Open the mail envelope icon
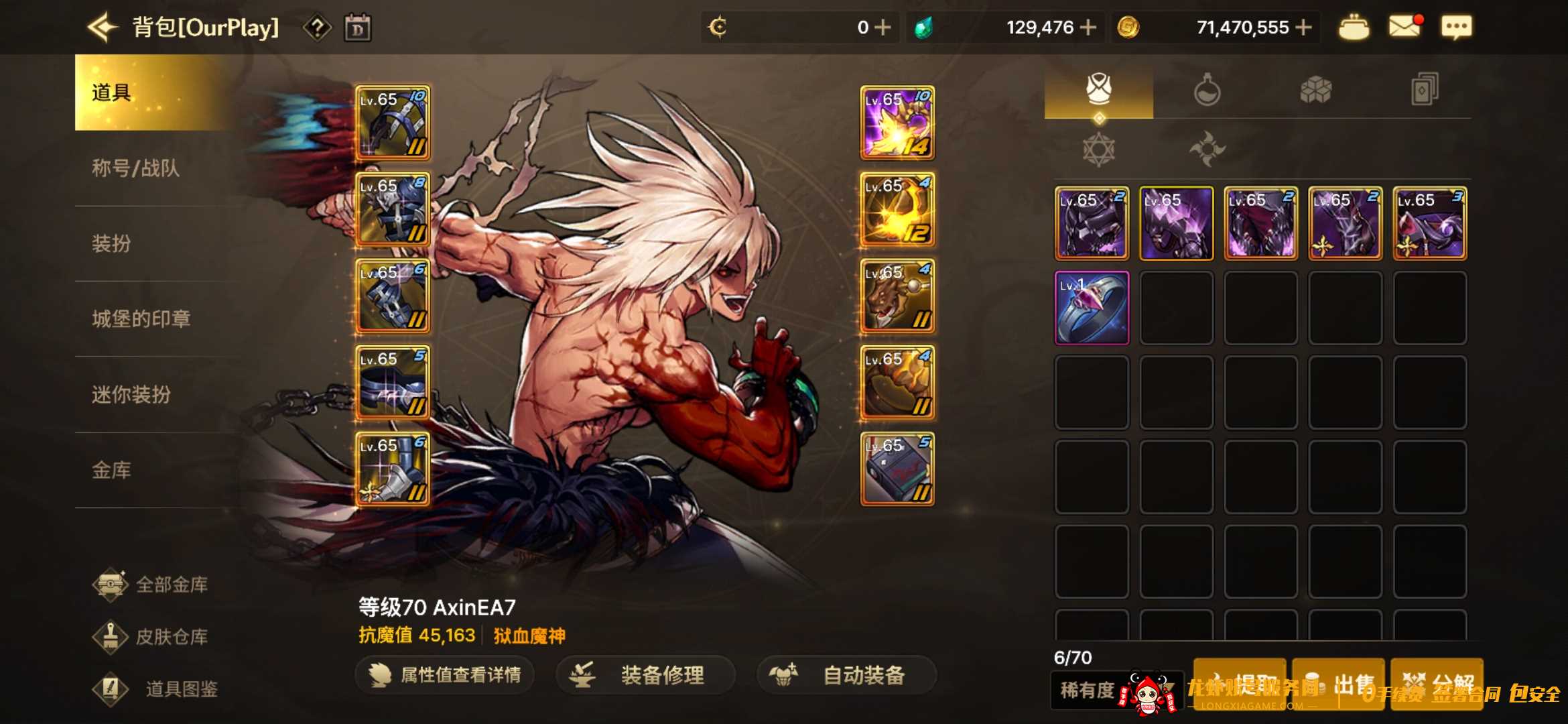This screenshot has width=1568, height=724. tap(1404, 27)
